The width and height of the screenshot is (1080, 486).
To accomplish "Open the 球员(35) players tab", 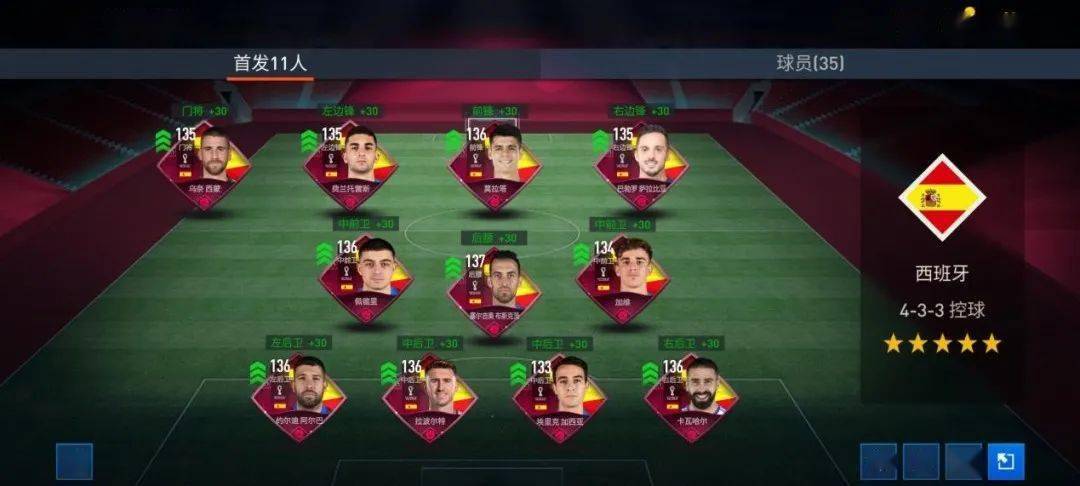I will [x=810, y=63].
